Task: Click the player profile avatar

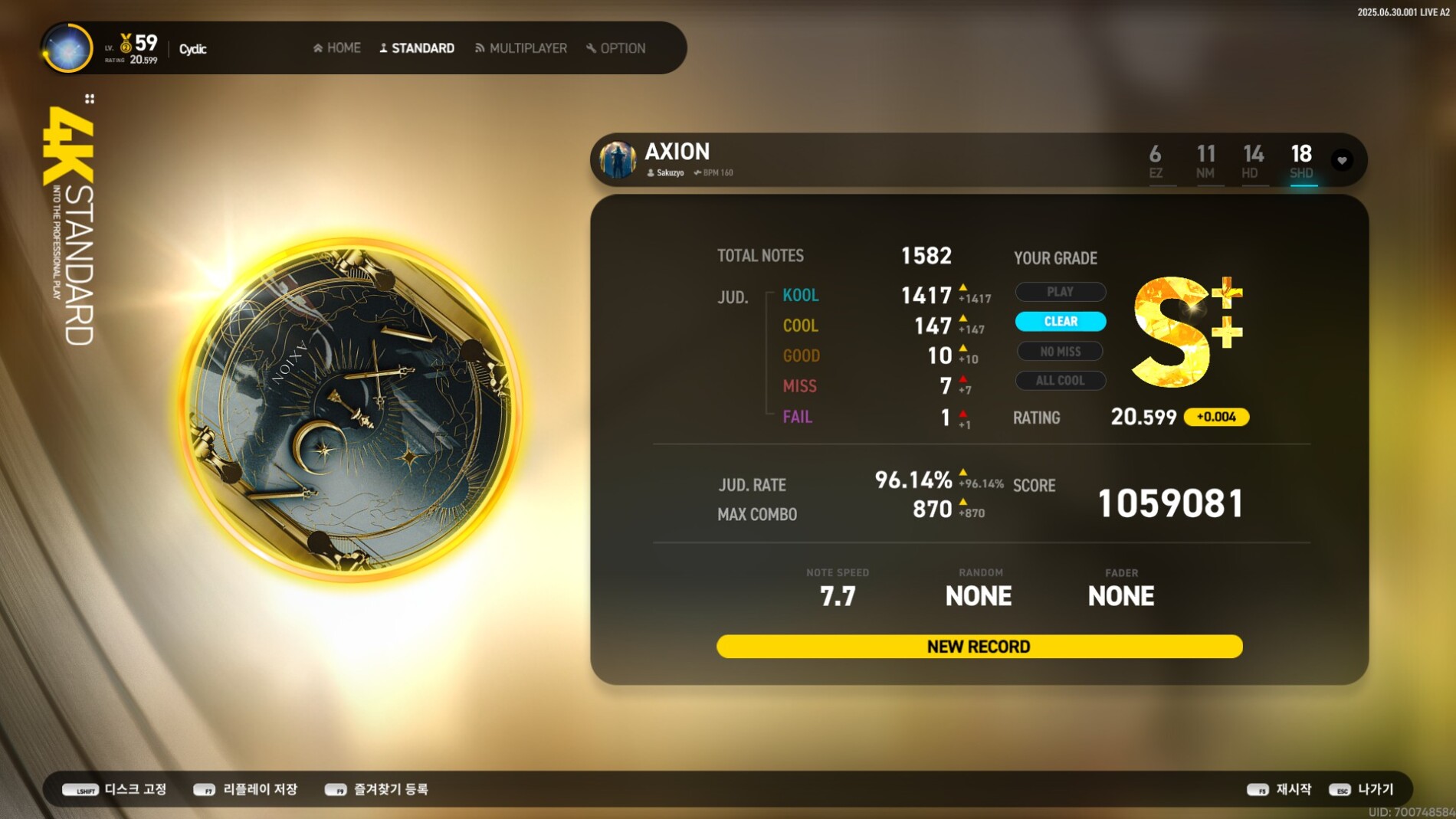Action: (67, 48)
